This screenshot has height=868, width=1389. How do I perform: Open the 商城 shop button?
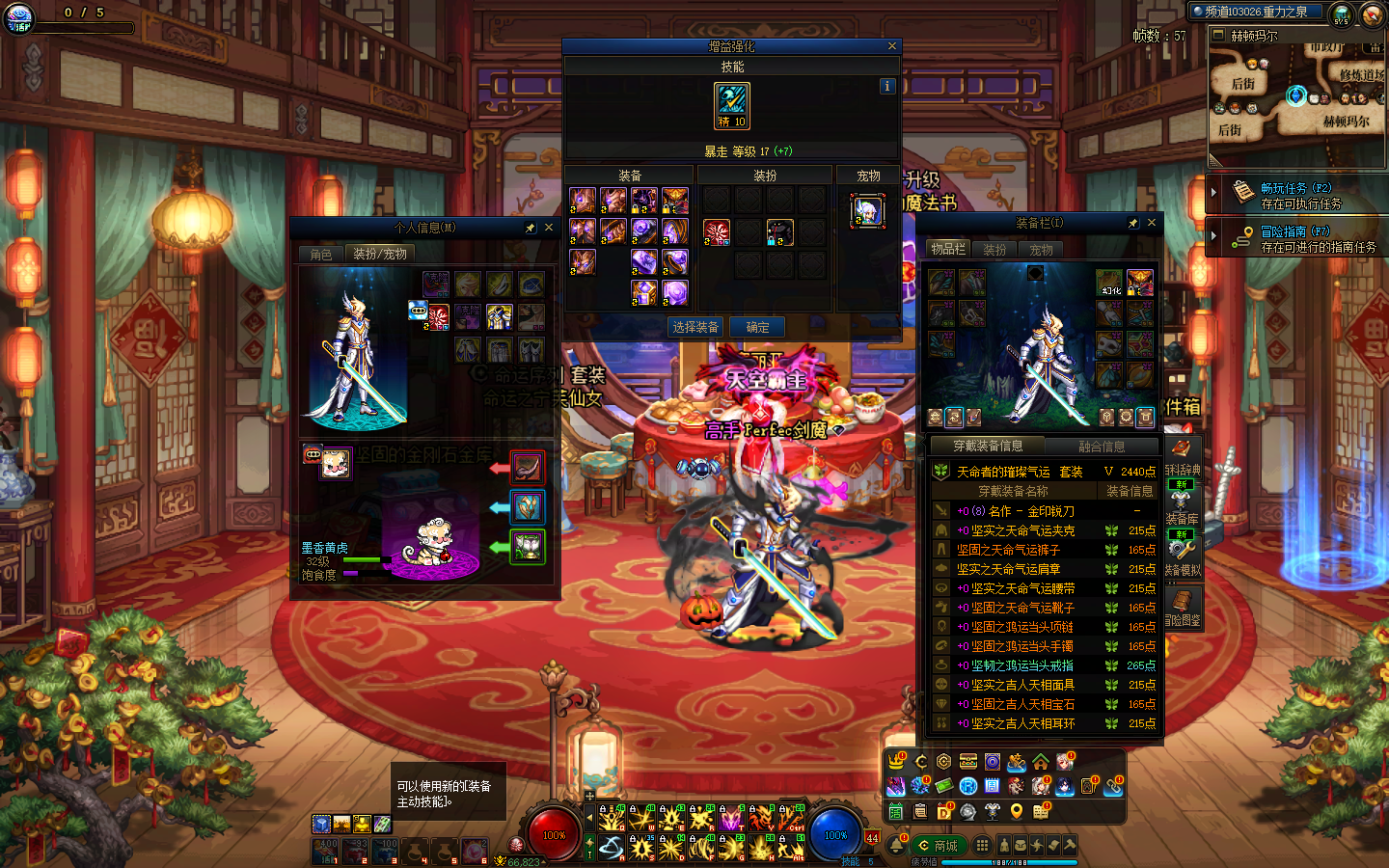939,846
